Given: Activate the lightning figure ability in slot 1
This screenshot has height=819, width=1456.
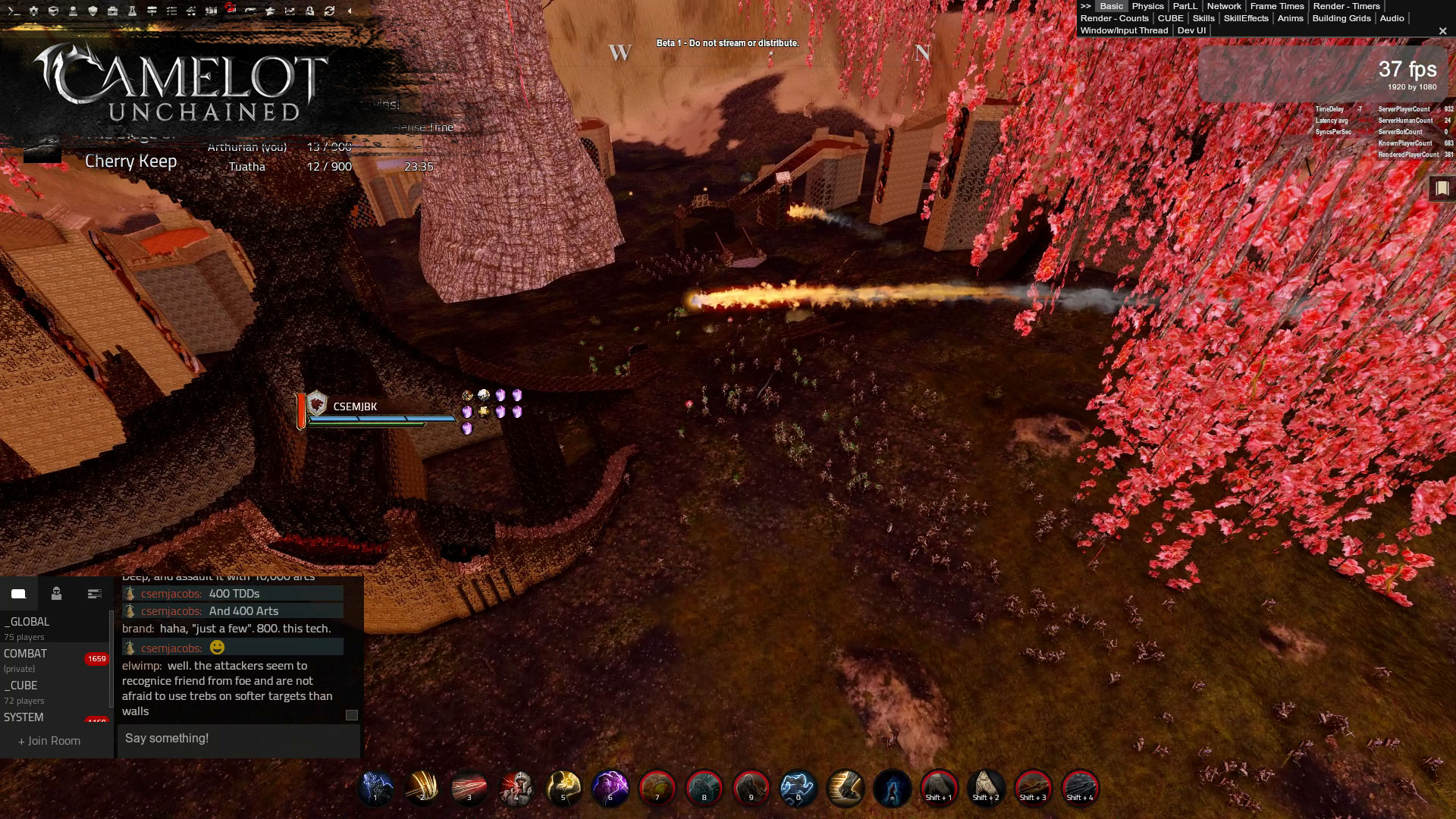Looking at the screenshot, I should click(x=375, y=788).
